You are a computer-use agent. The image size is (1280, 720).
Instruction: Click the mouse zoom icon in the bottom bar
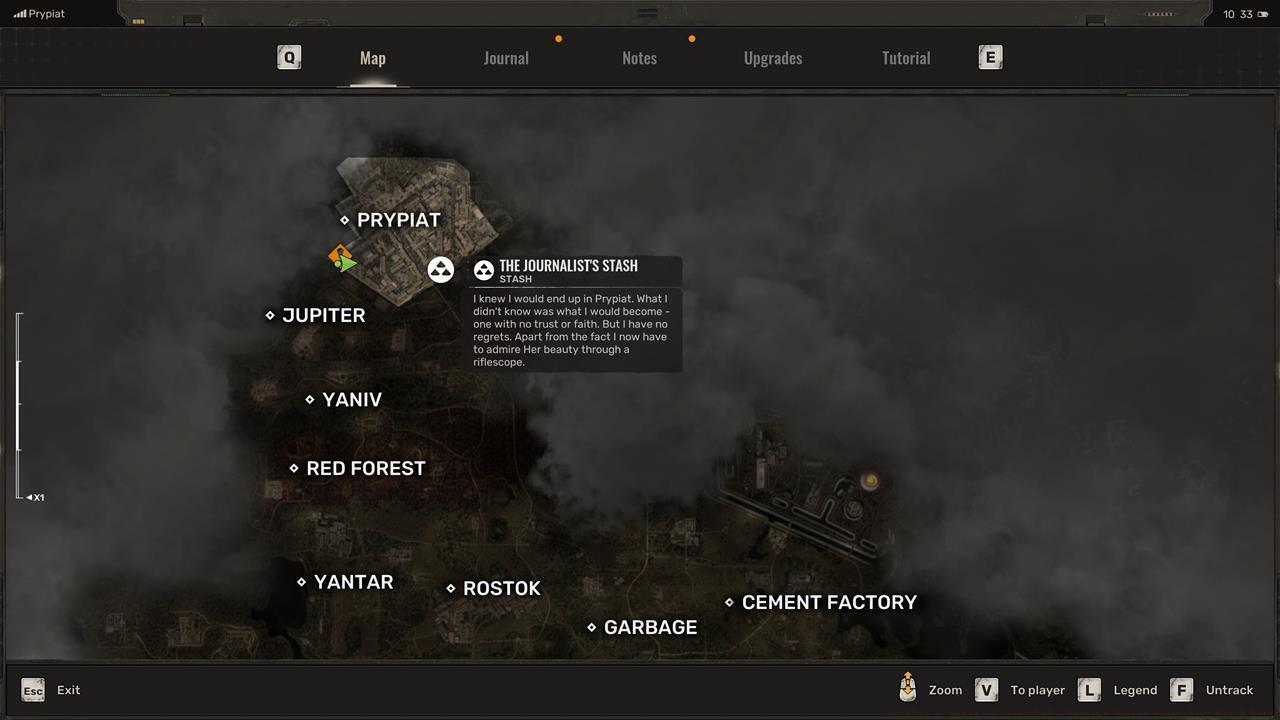pyautogui.click(x=907, y=688)
